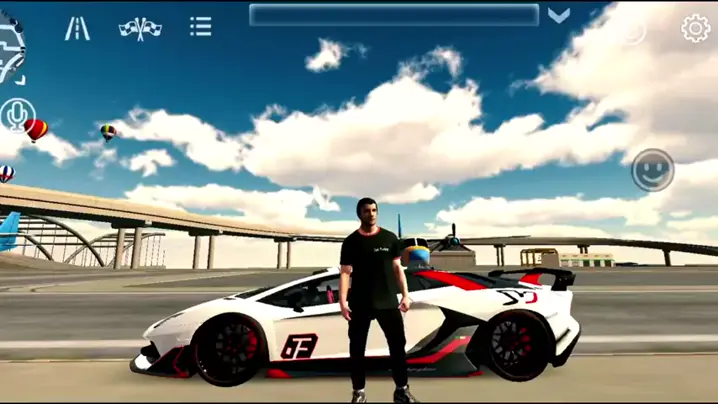
Task: Open the minimap
Action: (x=12, y=50)
